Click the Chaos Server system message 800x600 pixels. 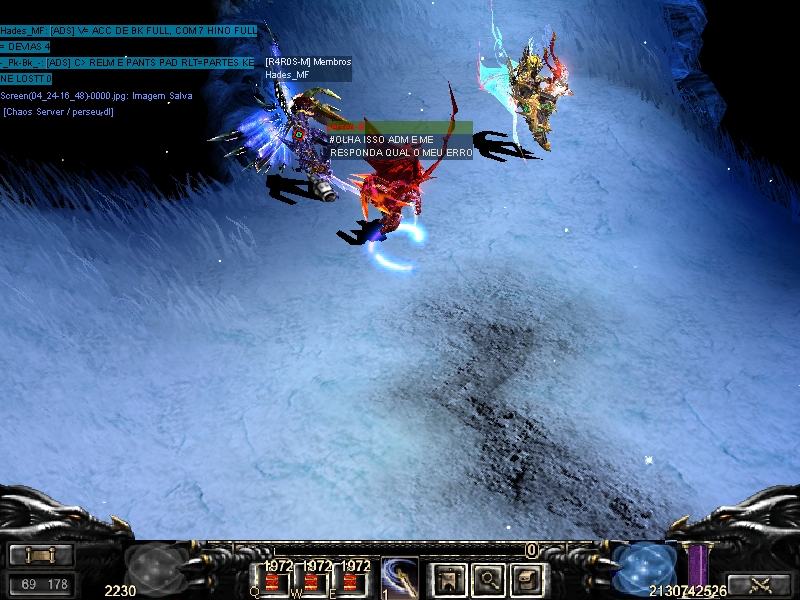tap(58, 111)
